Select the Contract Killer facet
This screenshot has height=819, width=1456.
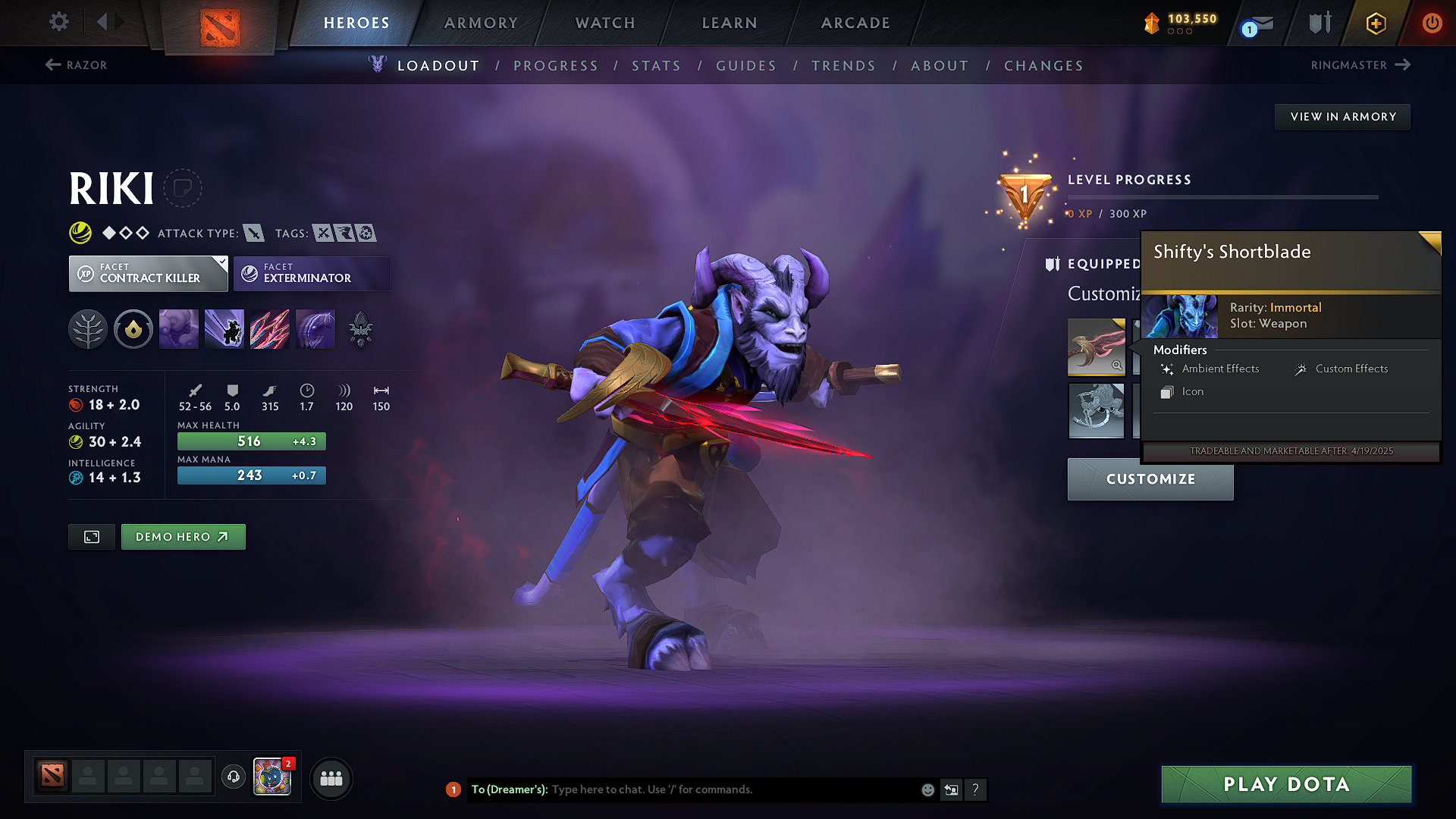point(148,273)
